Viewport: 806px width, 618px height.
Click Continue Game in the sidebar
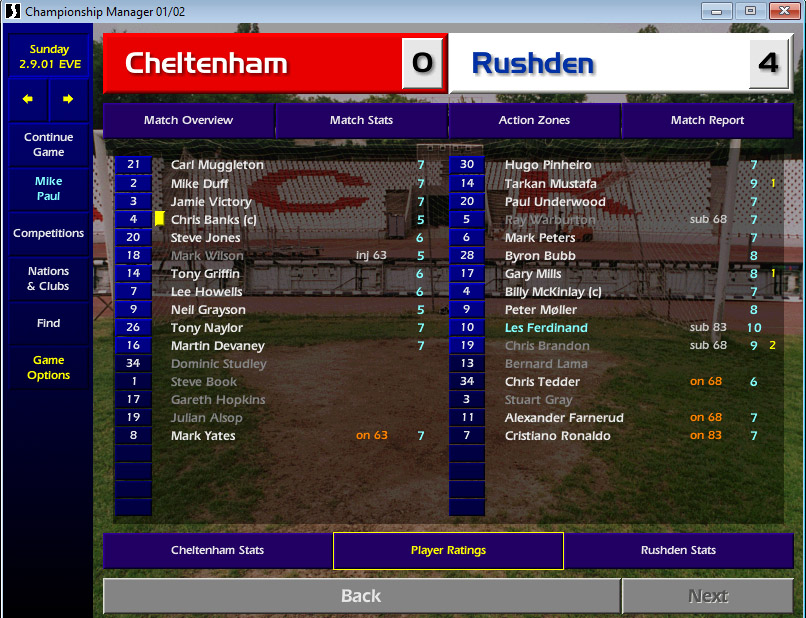[48, 145]
